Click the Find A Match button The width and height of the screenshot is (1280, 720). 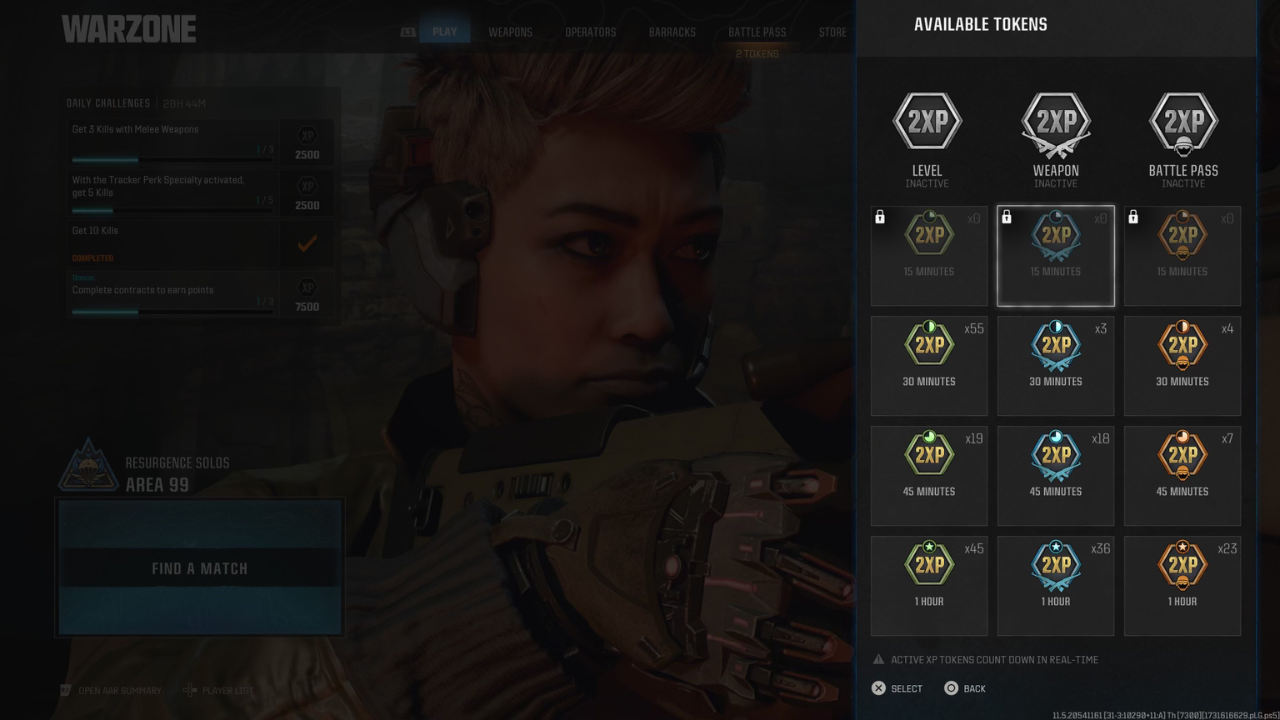pyautogui.click(x=199, y=567)
